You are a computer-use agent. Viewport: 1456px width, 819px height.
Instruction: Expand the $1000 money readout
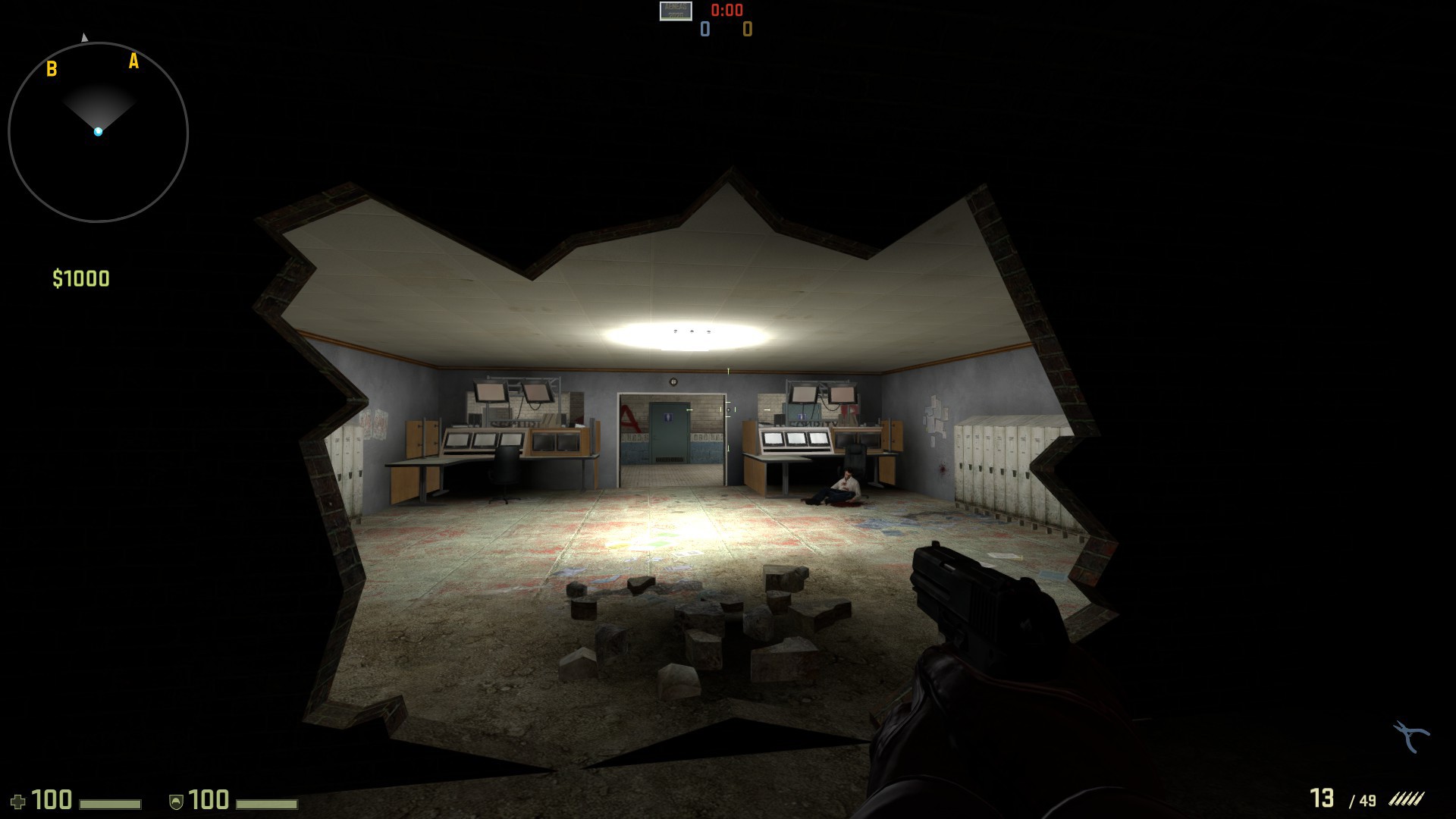click(82, 277)
